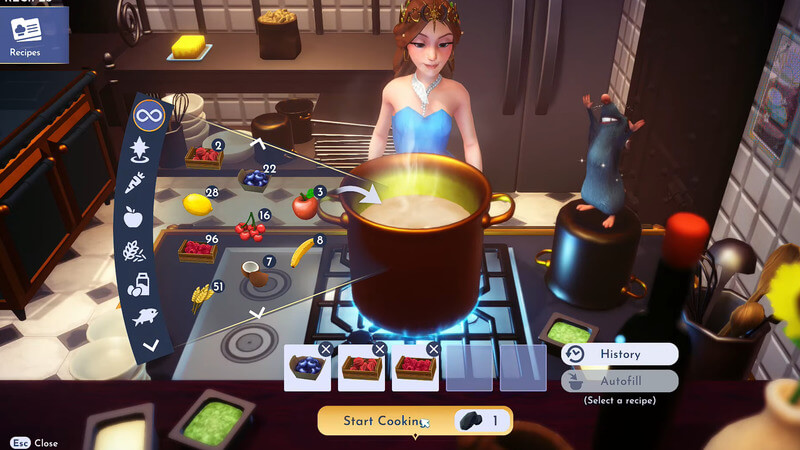
Task: Switch to the fish seafood category
Action: (145, 318)
